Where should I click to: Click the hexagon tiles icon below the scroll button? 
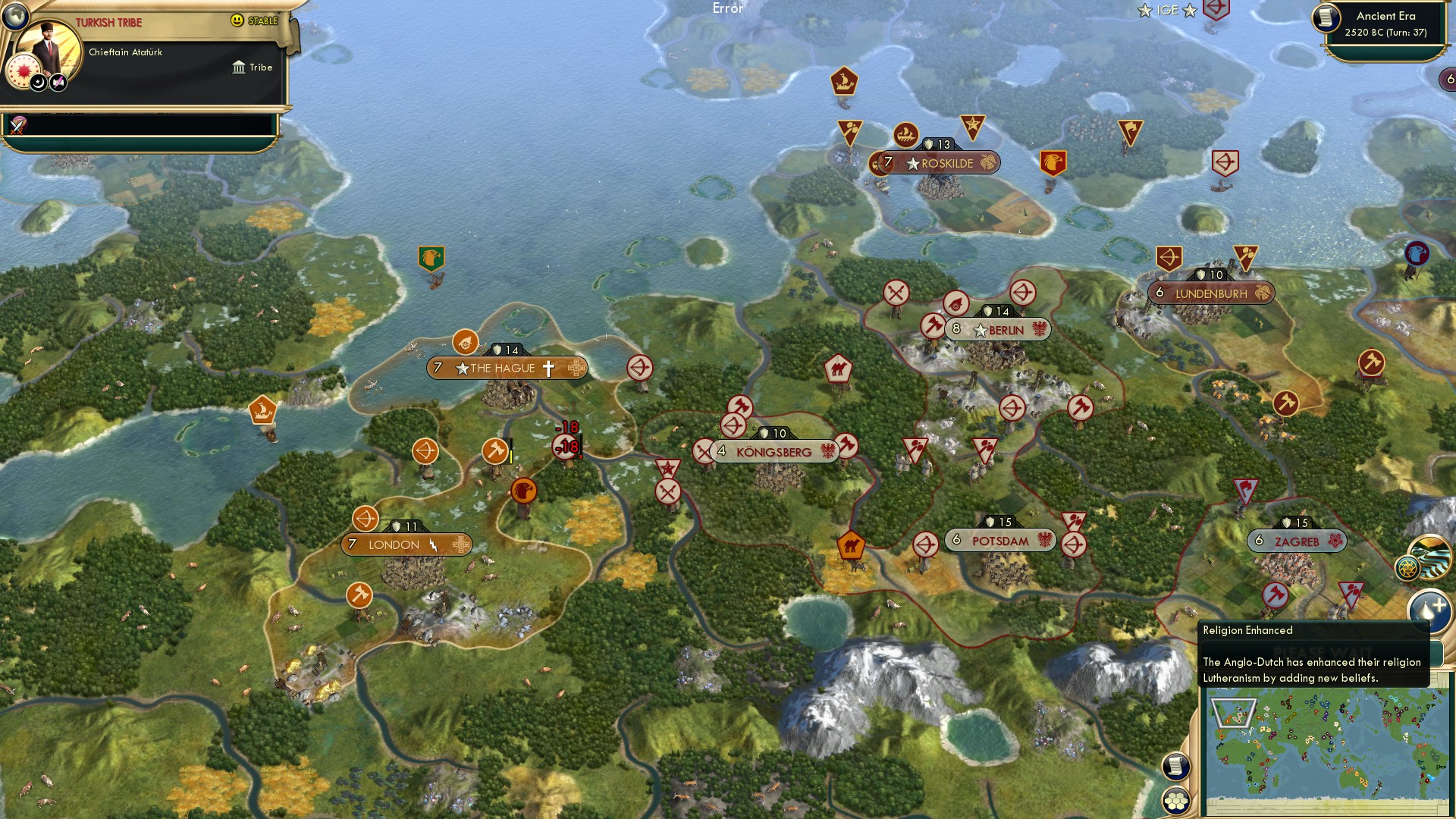(1176, 802)
